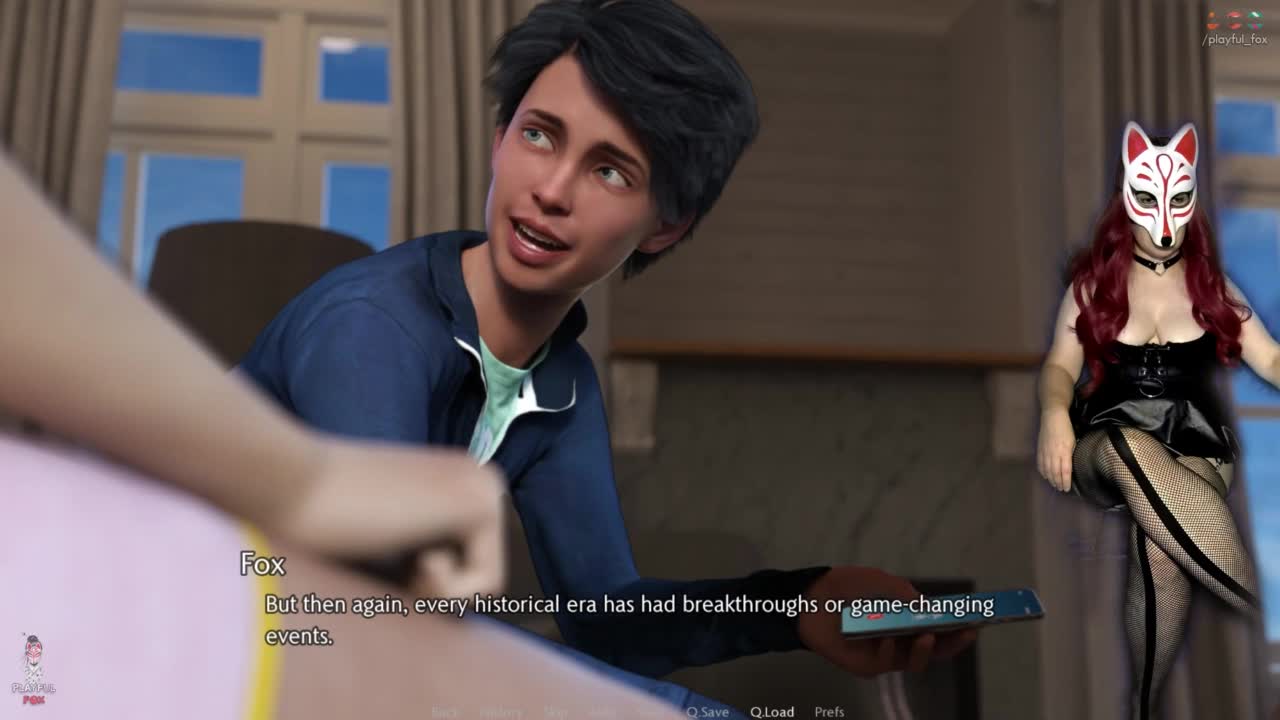Go Back one dialogue line
This screenshot has width=1280, height=720.
coord(445,712)
